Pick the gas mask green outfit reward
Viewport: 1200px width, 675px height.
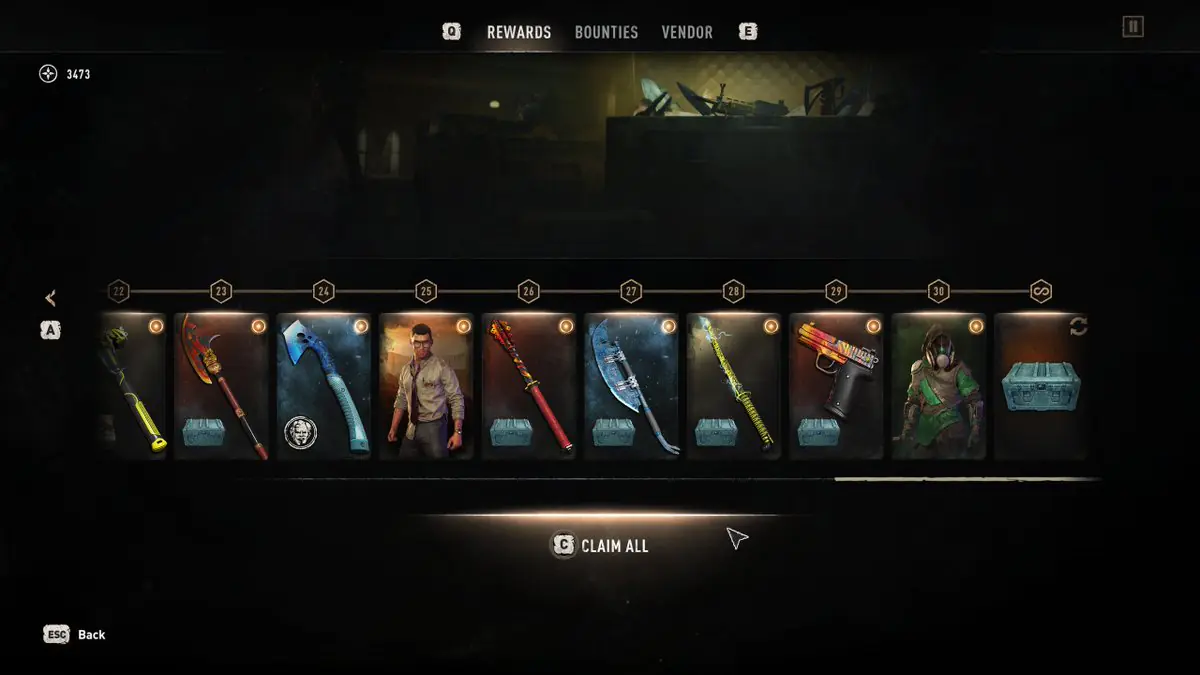click(938, 386)
